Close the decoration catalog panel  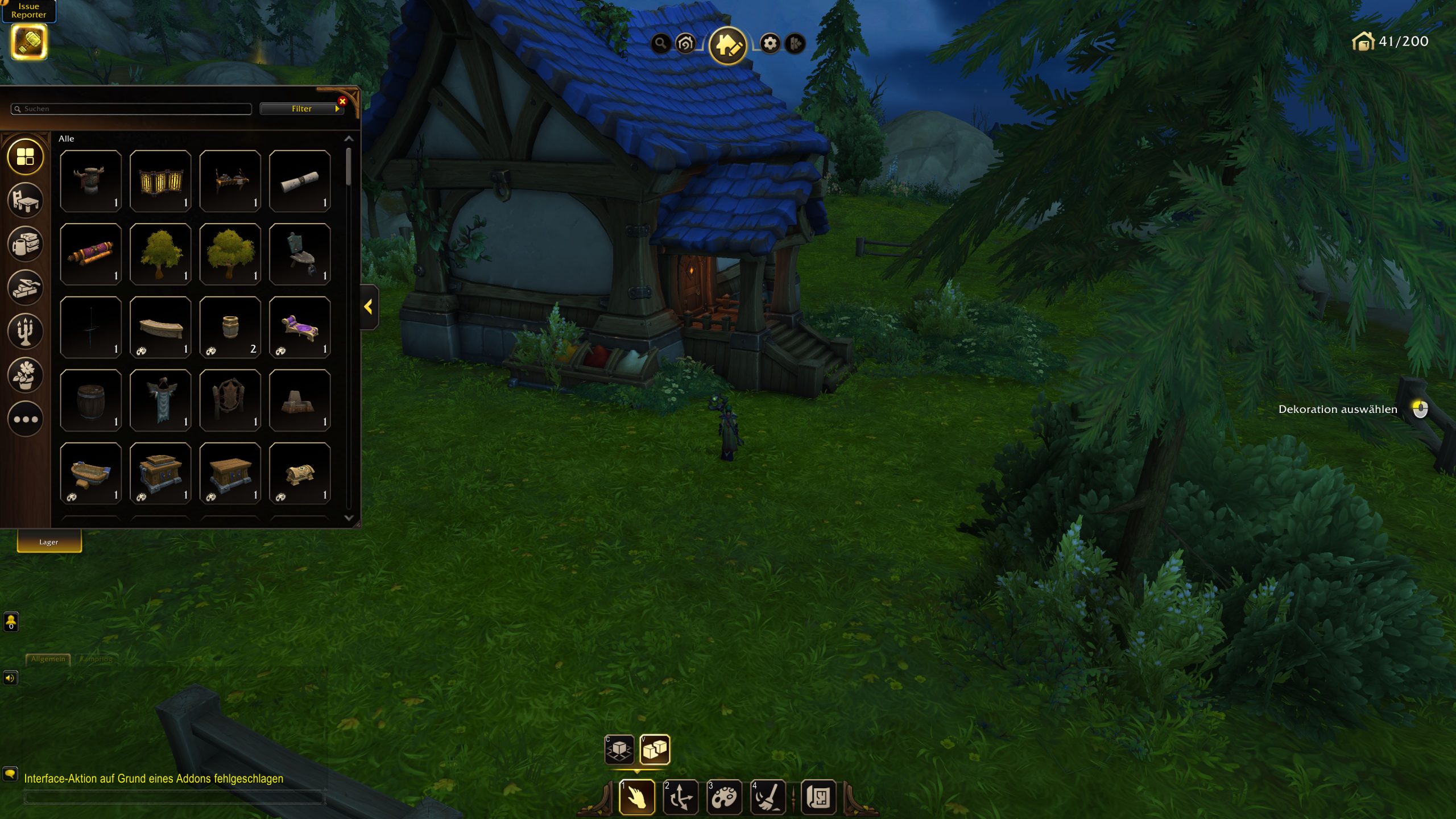[342, 101]
